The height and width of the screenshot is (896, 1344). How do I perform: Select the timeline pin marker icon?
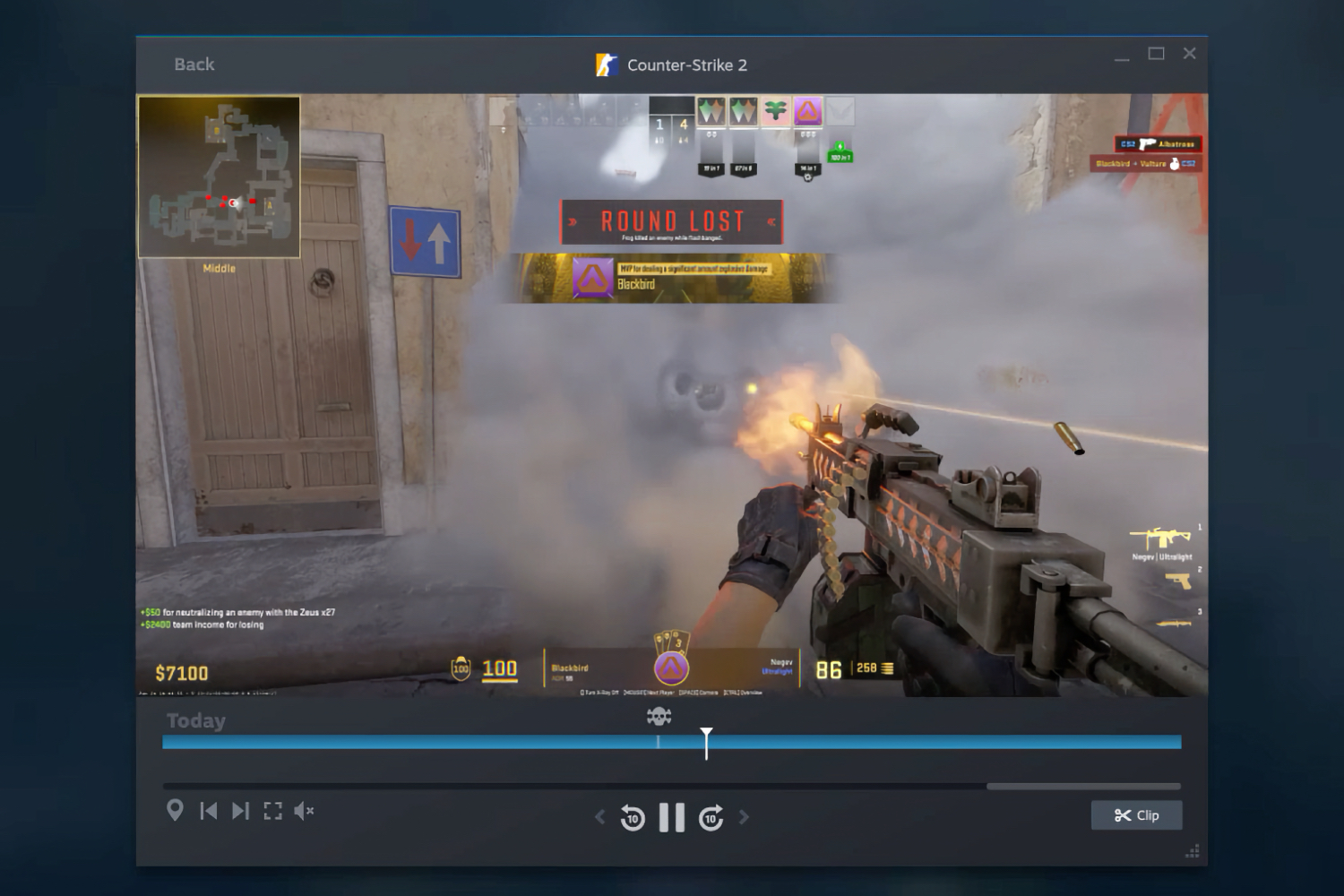175,809
